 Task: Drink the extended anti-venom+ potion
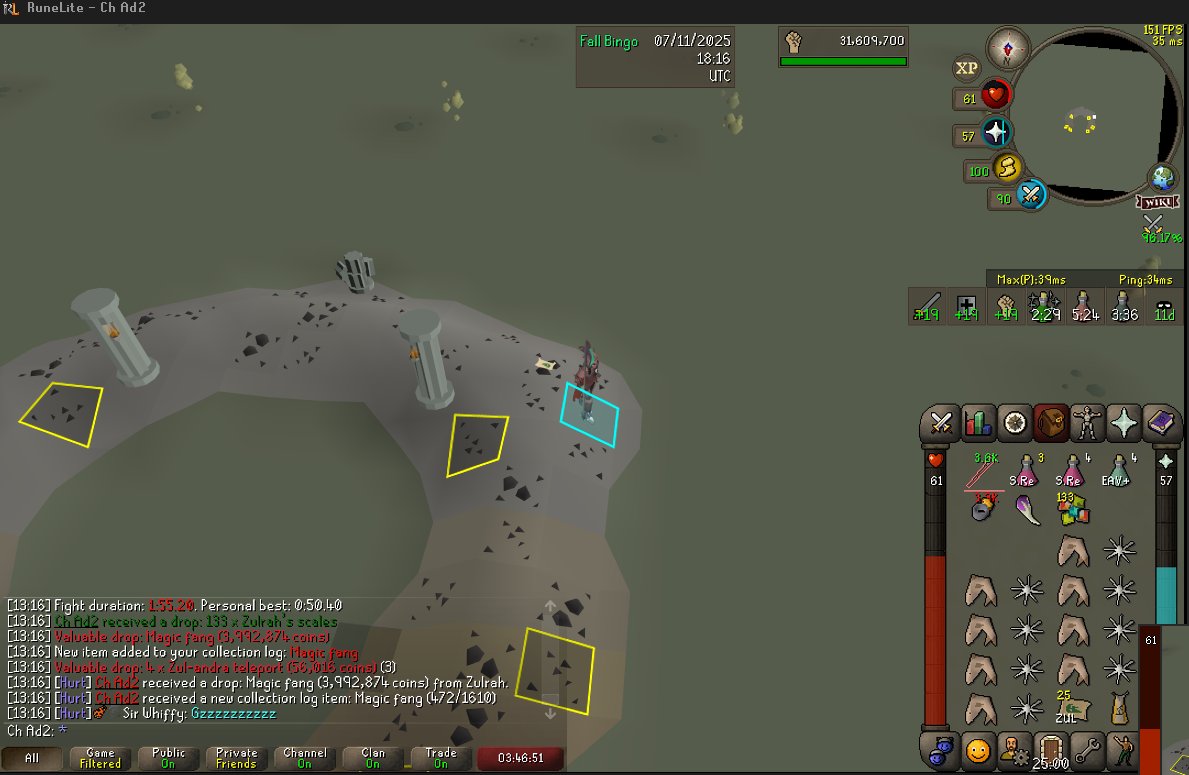point(1119,470)
